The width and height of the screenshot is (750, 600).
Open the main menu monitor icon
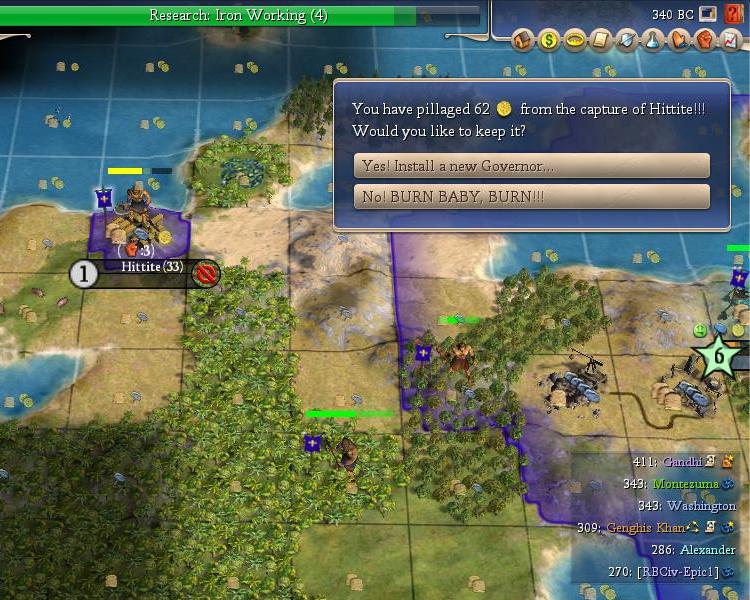(708, 13)
